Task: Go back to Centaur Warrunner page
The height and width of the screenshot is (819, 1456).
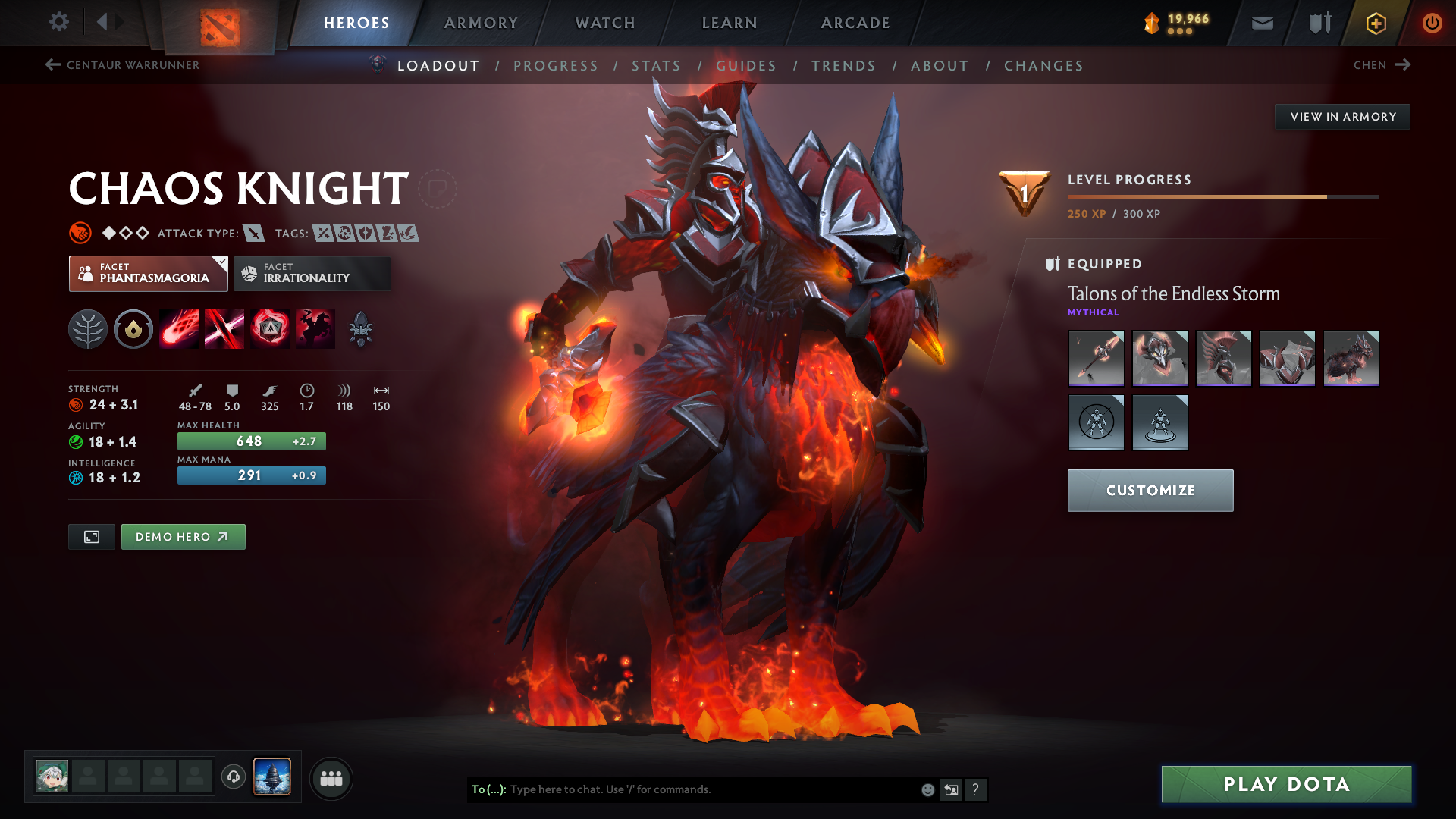Action: click(124, 65)
